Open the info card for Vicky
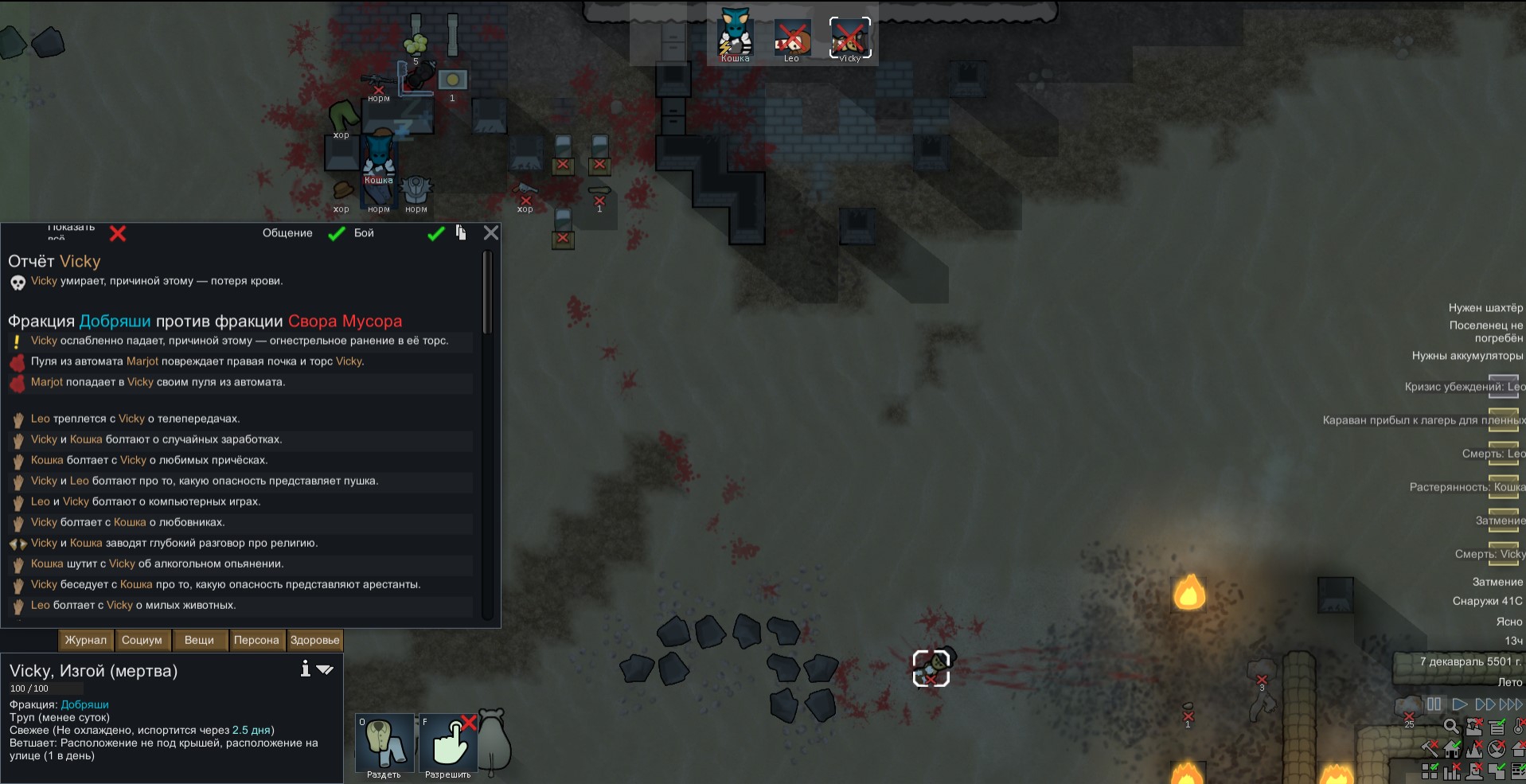Viewport: 1526px width, 784px height. pos(305,669)
